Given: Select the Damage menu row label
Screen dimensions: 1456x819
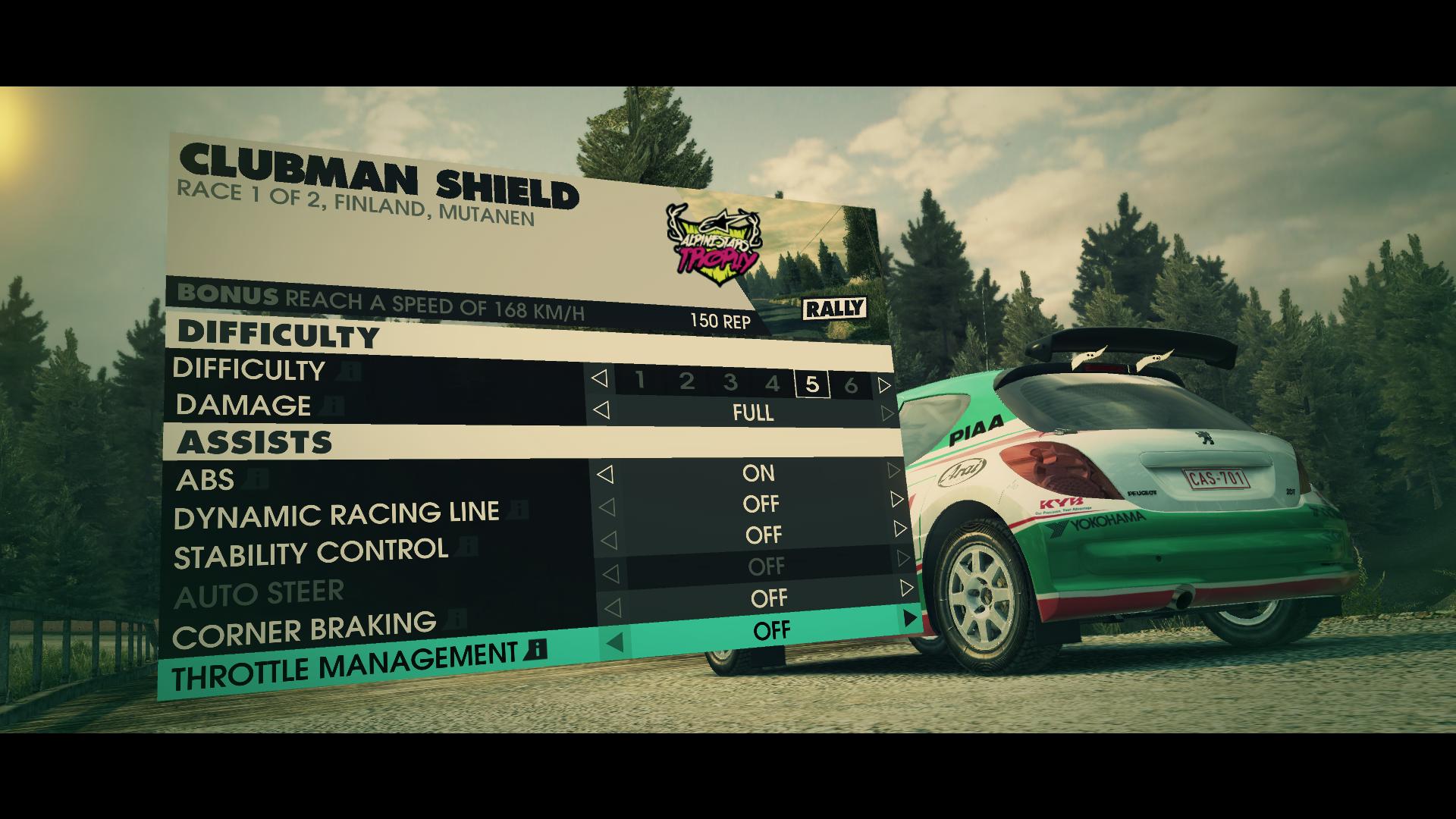Looking at the screenshot, I should pyautogui.click(x=243, y=406).
